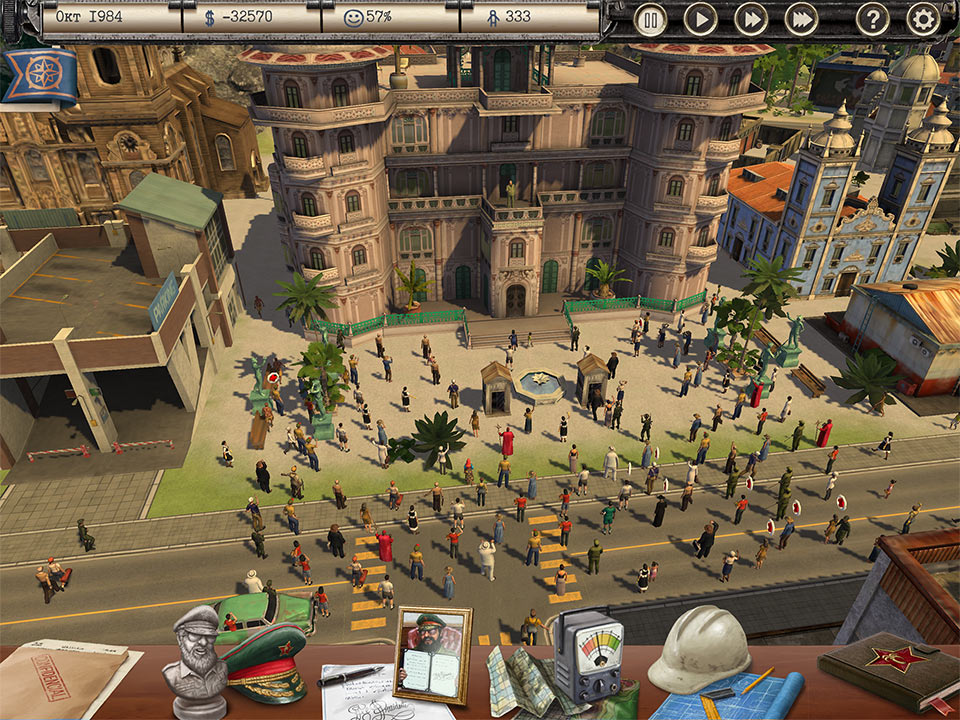This screenshot has width=960, height=720.
Task: Open the hard hat construction menu
Action: point(698,649)
